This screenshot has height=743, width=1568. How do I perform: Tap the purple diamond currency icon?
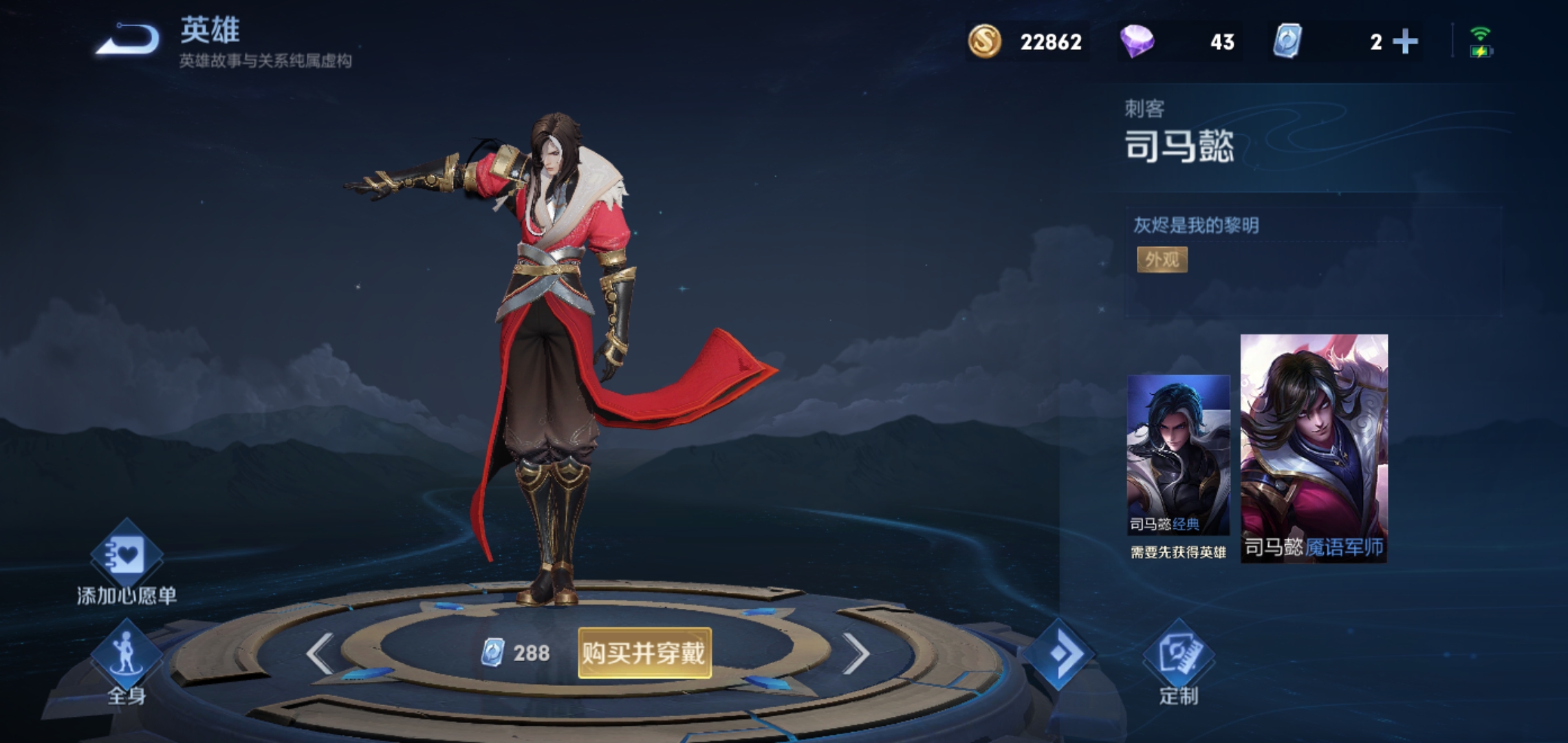click(x=1137, y=41)
